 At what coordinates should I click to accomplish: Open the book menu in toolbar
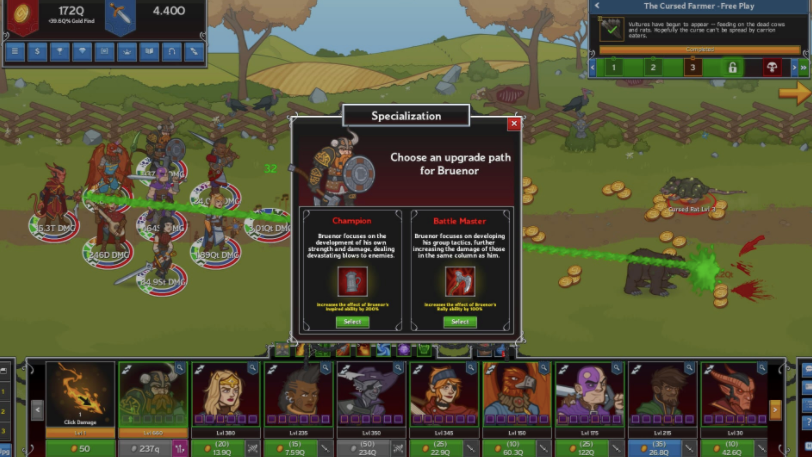150,51
